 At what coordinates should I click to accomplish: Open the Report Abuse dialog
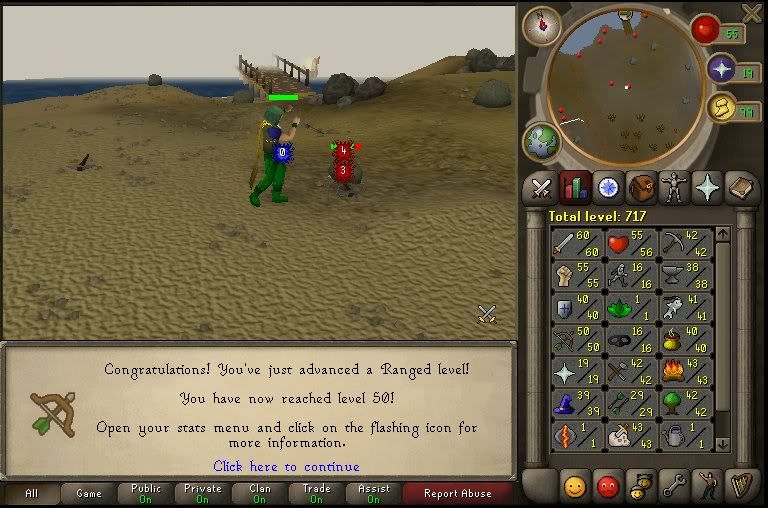(457, 493)
